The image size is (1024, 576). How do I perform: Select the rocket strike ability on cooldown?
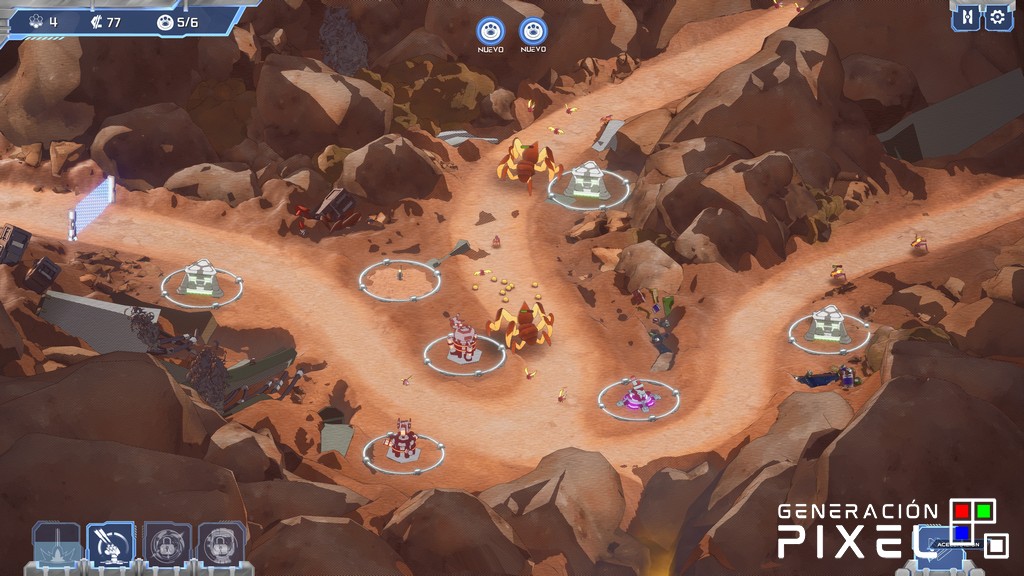pyautogui.click(x=56, y=544)
